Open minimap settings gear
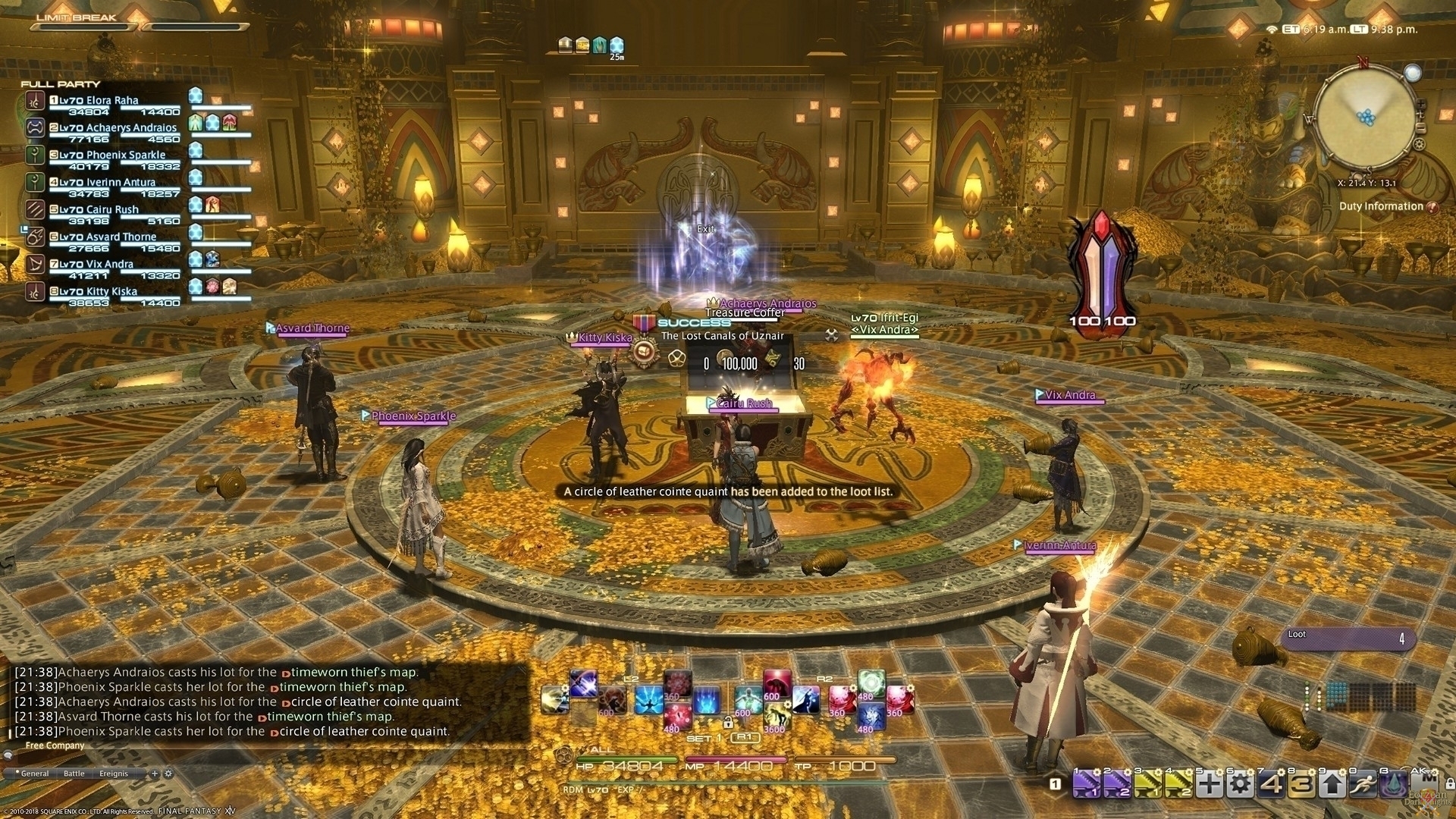The height and width of the screenshot is (819, 1456). coord(1419,144)
